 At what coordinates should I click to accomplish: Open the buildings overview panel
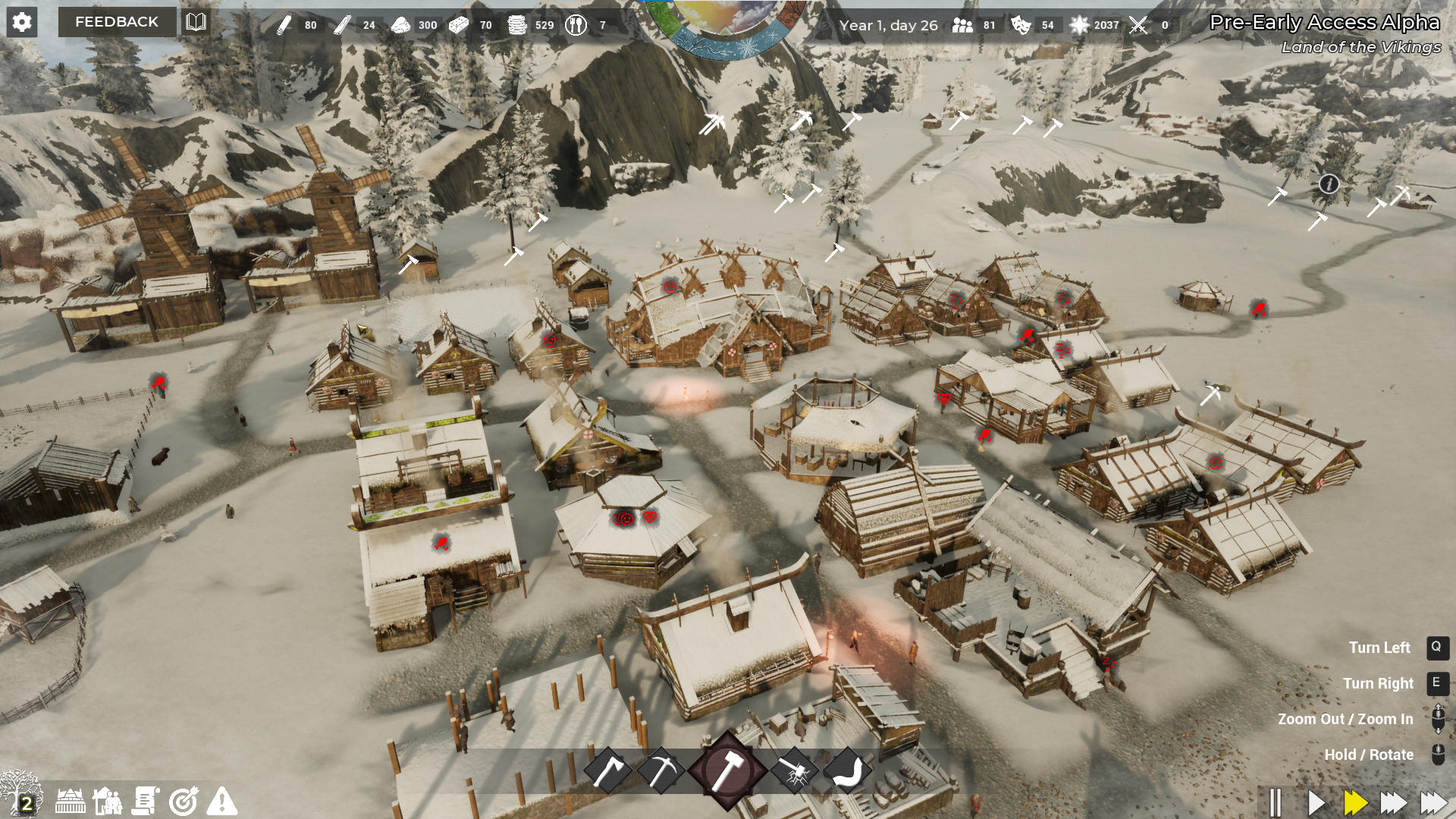pyautogui.click(x=69, y=802)
